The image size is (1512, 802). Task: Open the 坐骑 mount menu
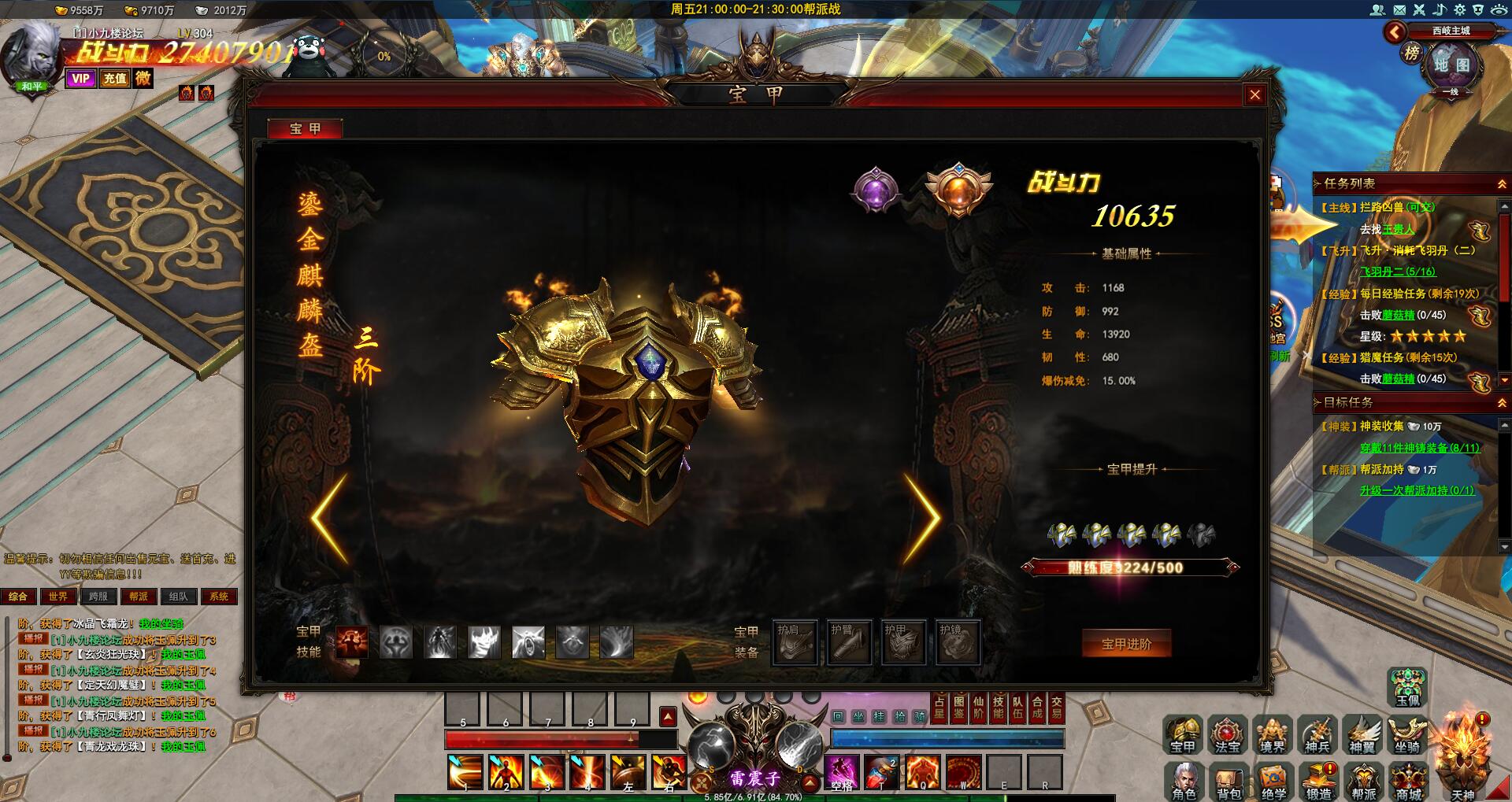coord(1407,734)
